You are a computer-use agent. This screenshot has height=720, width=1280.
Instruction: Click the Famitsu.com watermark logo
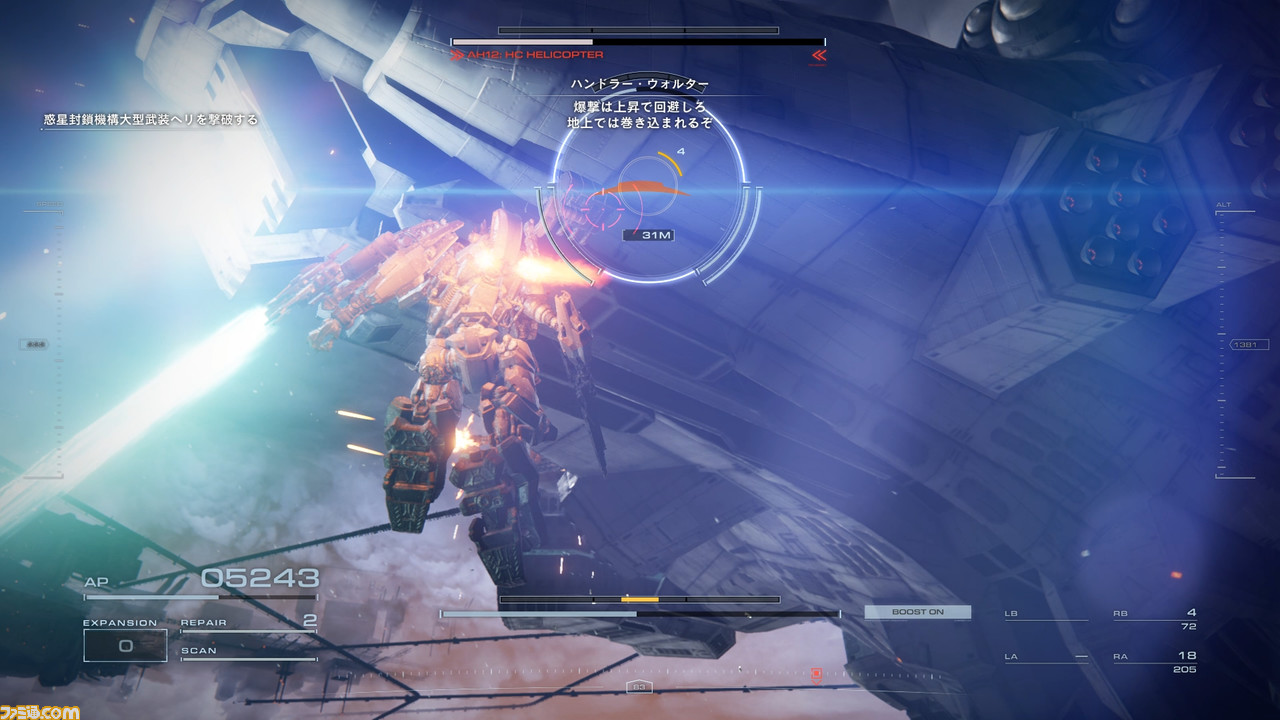40,711
